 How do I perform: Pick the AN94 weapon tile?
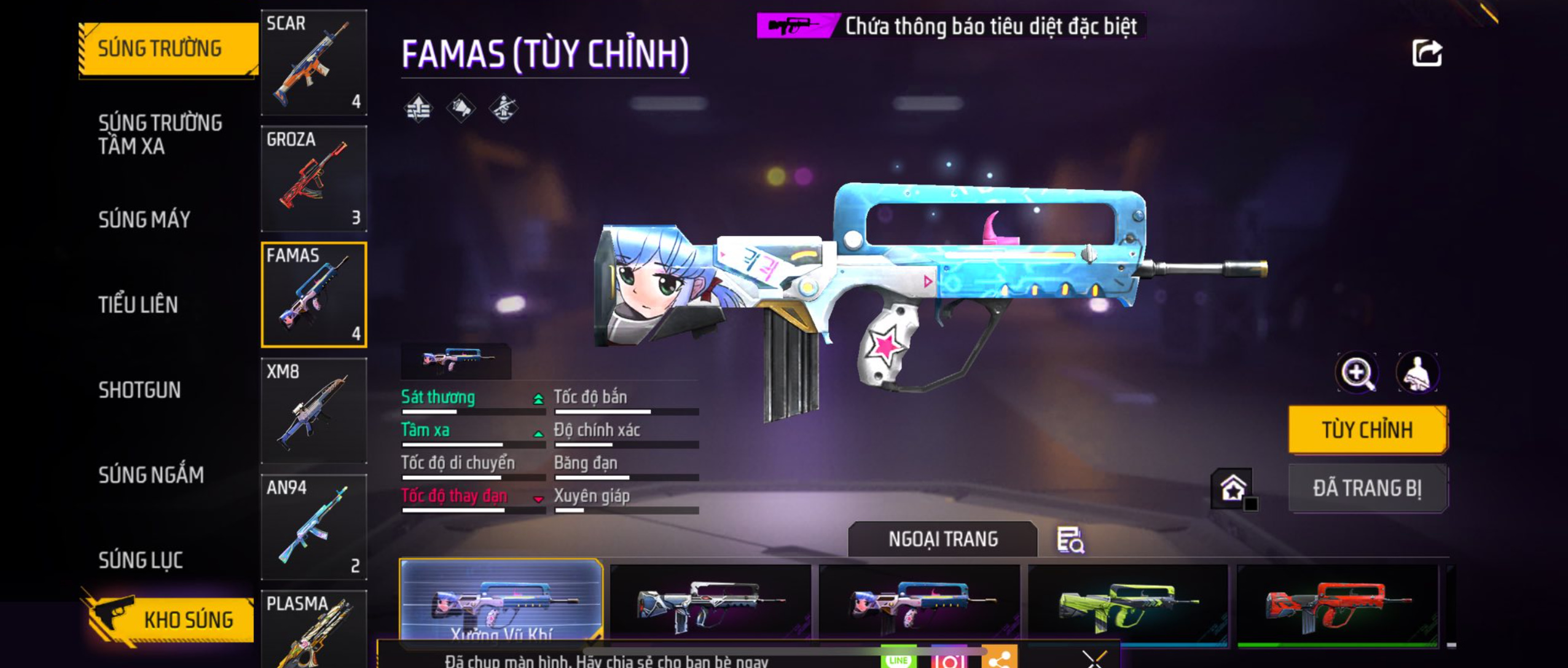[314, 527]
